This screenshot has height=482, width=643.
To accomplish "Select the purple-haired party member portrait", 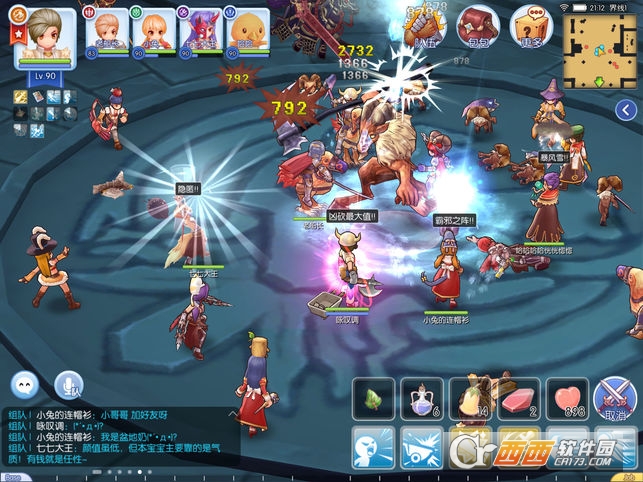I will click(x=199, y=33).
